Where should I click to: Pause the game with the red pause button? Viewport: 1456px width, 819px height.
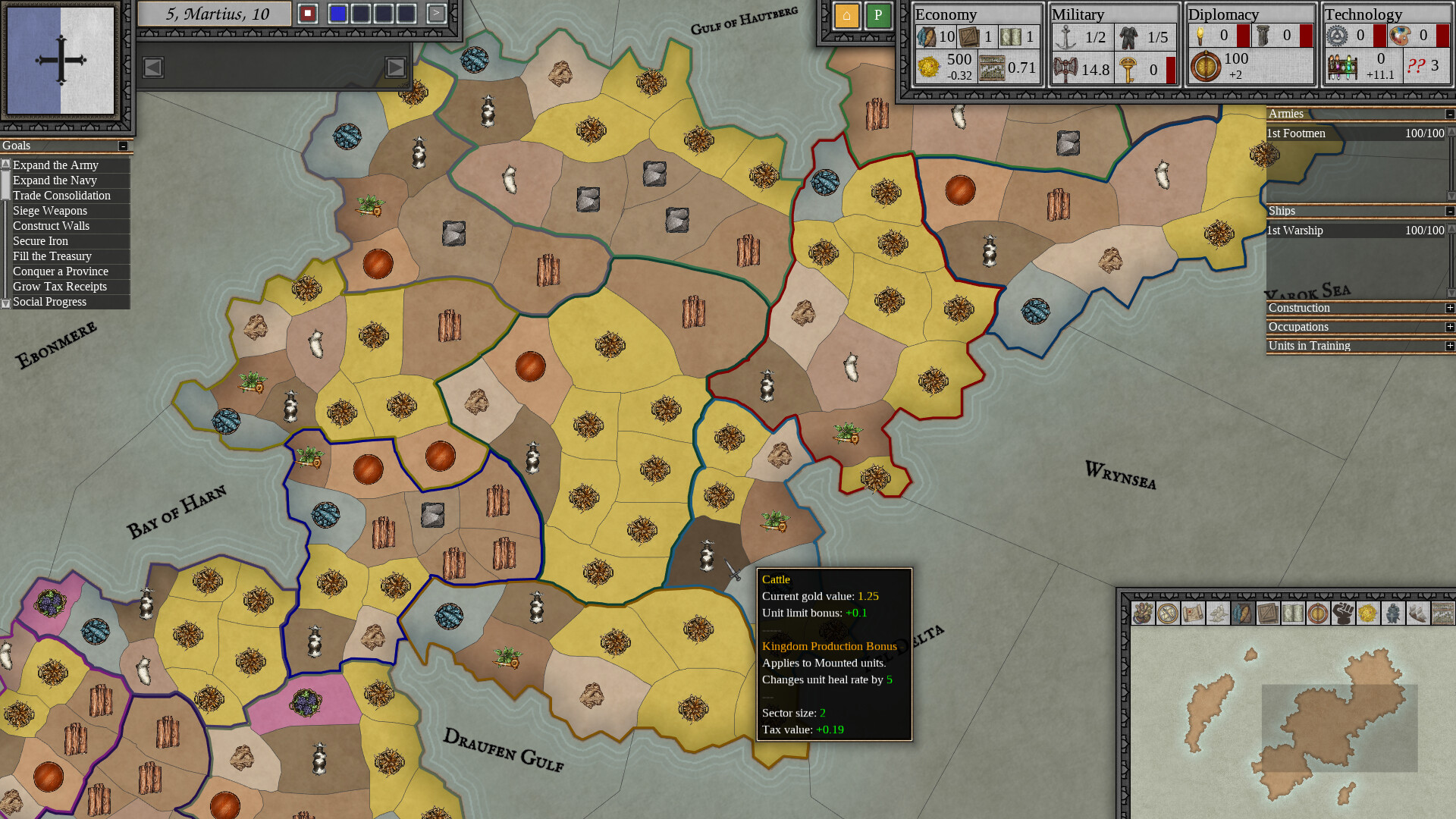click(x=308, y=14)
